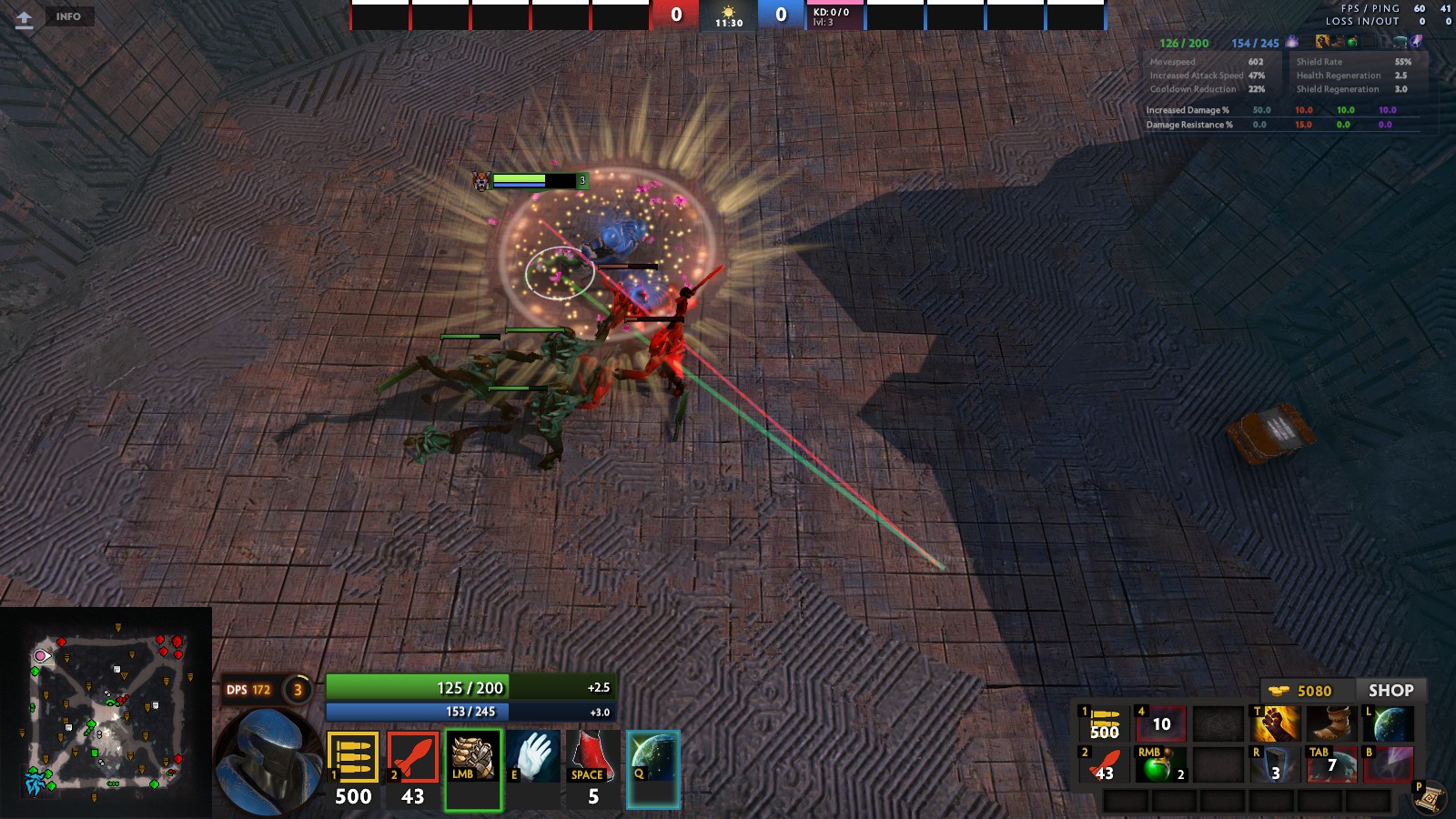This screenshot has height=819, width=1456.
Task: Open the scroll P icon
Action: (1430, 797)
